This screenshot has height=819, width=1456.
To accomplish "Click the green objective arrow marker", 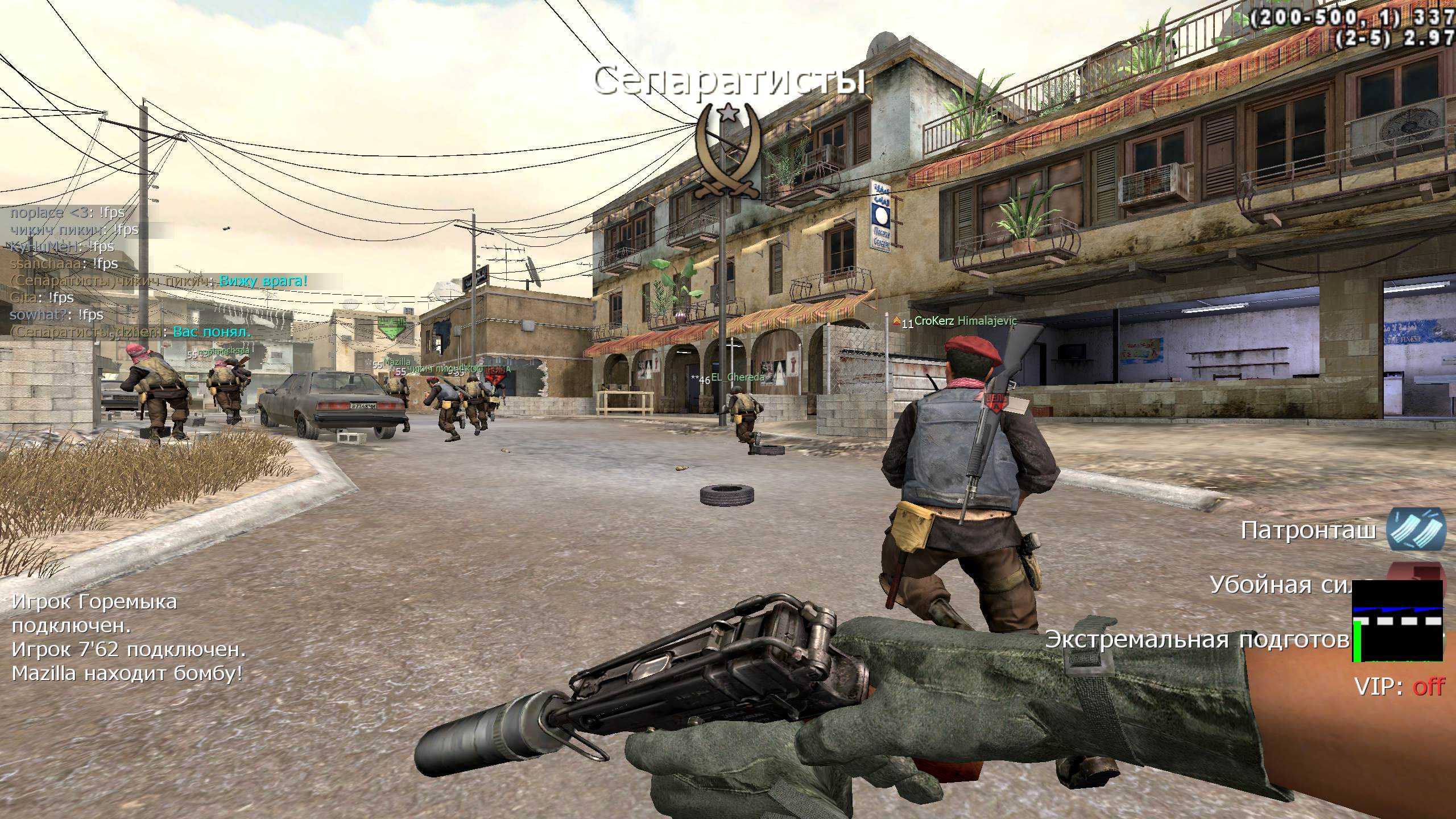I will coord(391,328).
